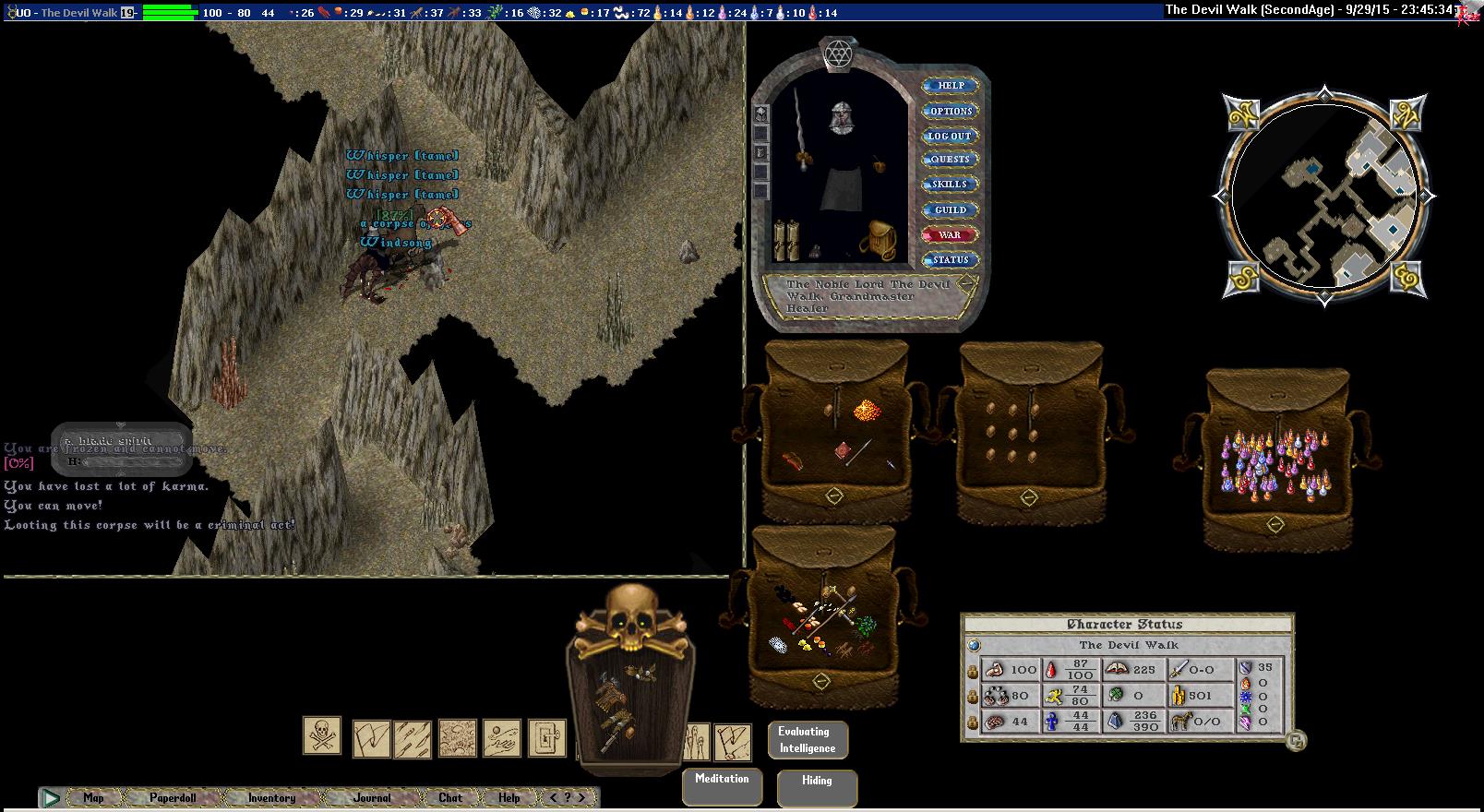
Task: Show the Skills list
Action: tap(950, 184)
